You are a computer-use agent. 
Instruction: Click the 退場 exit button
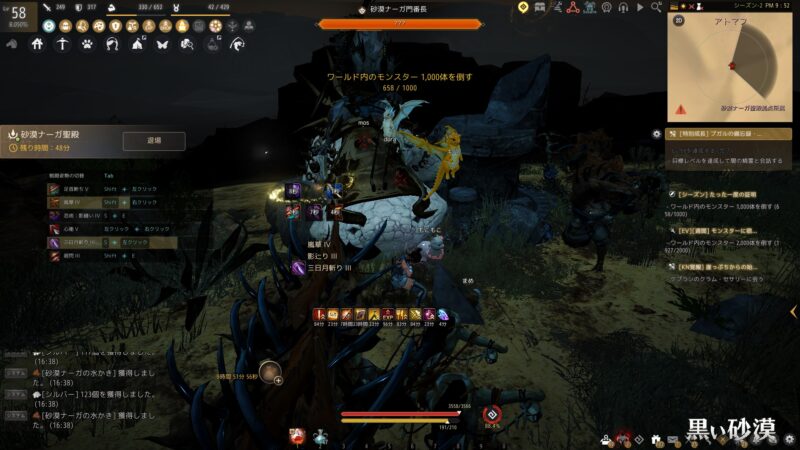pos(153,141)
